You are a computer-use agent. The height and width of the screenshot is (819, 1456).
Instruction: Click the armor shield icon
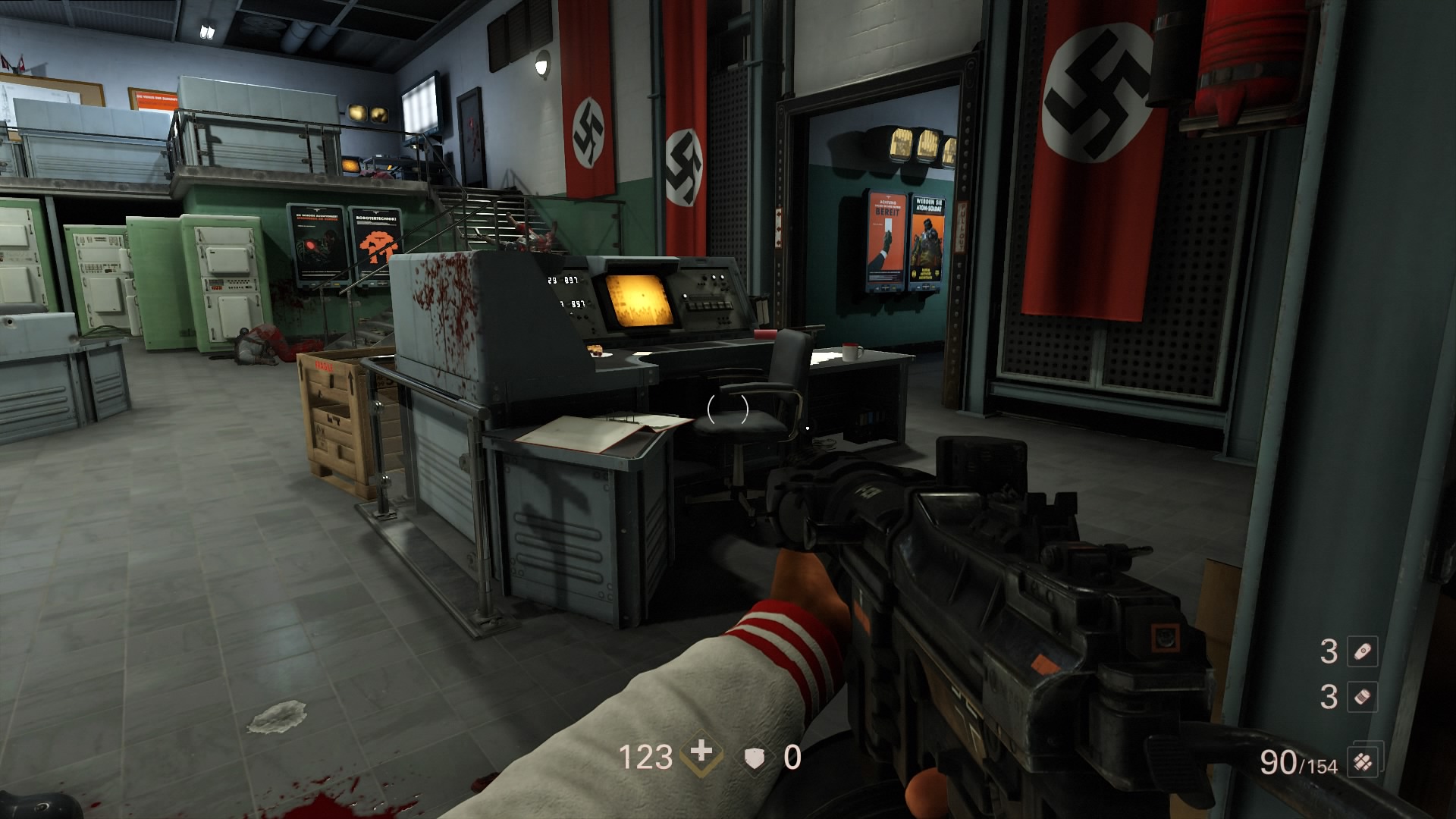[x=755, y=758]
